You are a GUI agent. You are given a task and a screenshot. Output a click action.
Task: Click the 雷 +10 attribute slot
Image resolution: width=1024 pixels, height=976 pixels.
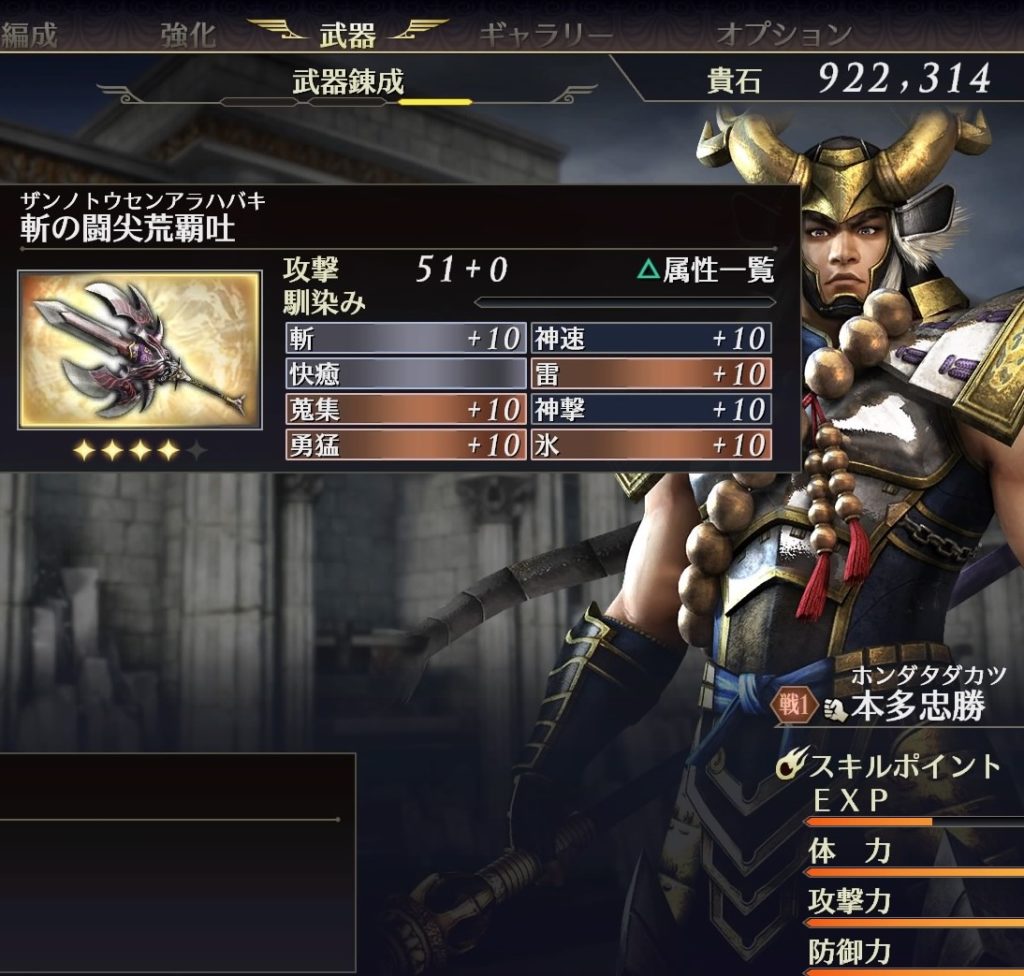651,374
